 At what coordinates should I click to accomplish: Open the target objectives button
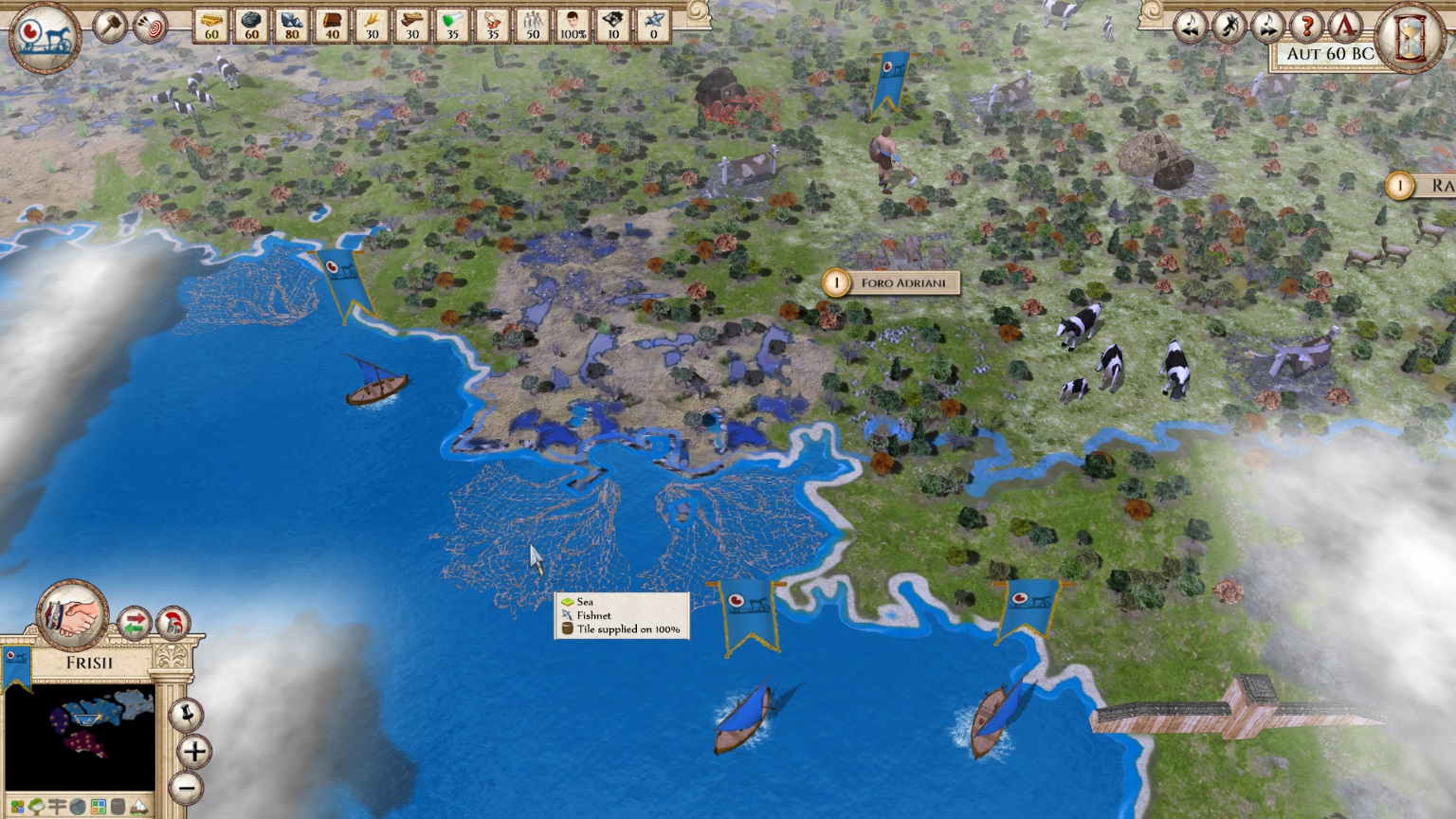click(x=150, y=26)
